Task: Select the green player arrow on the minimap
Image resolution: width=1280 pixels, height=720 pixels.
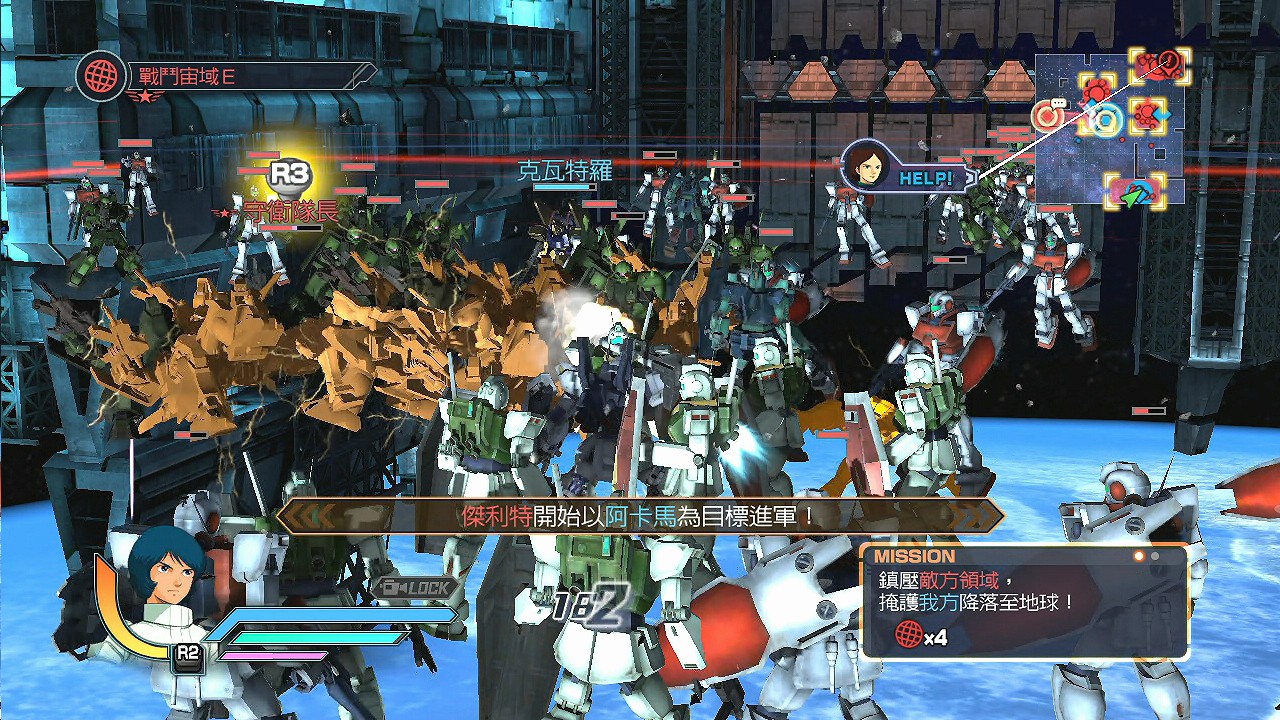Action: (x=1133, y=194)
